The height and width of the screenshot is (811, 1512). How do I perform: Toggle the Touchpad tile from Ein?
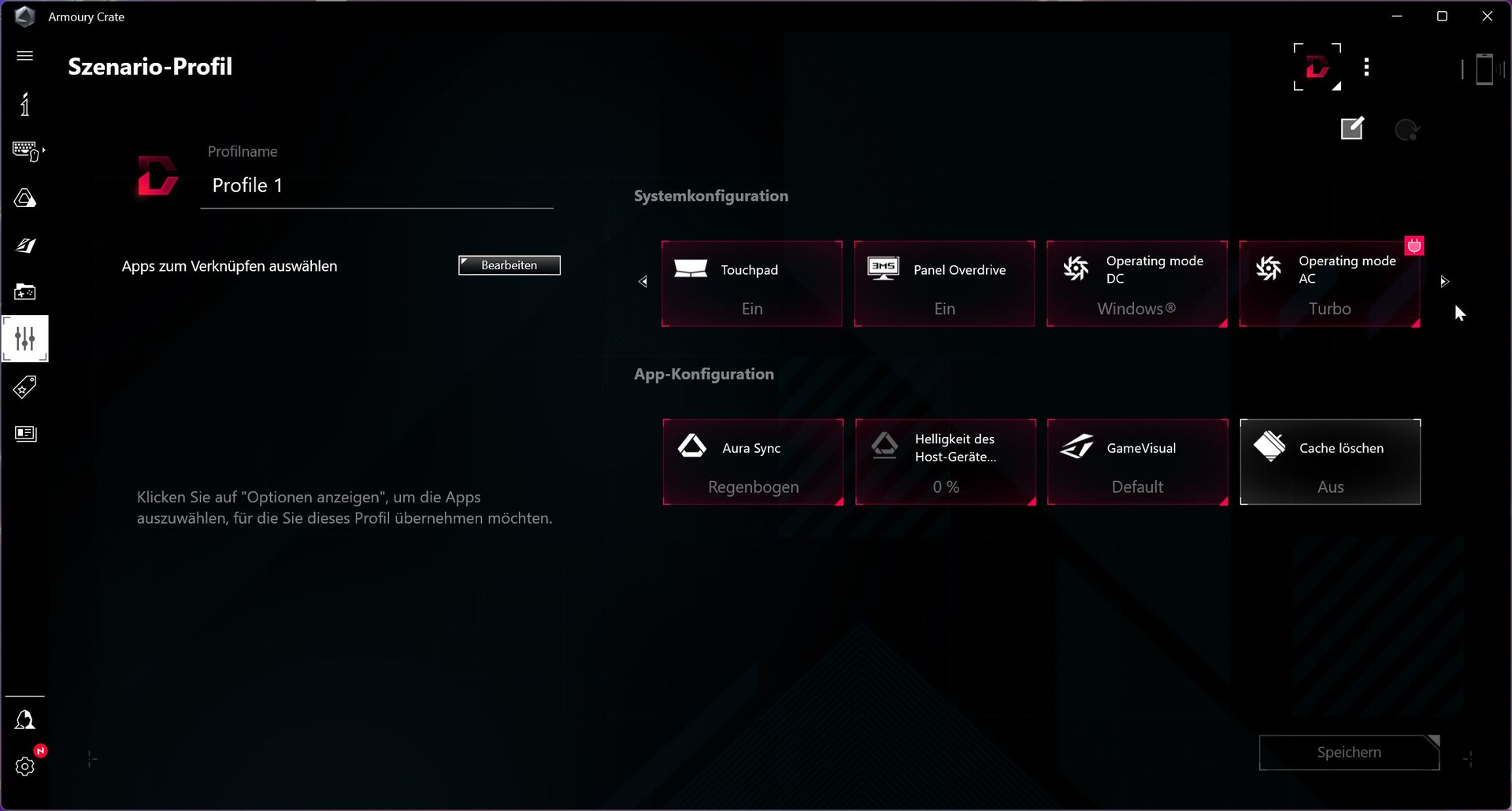click(x=752, y=283)
